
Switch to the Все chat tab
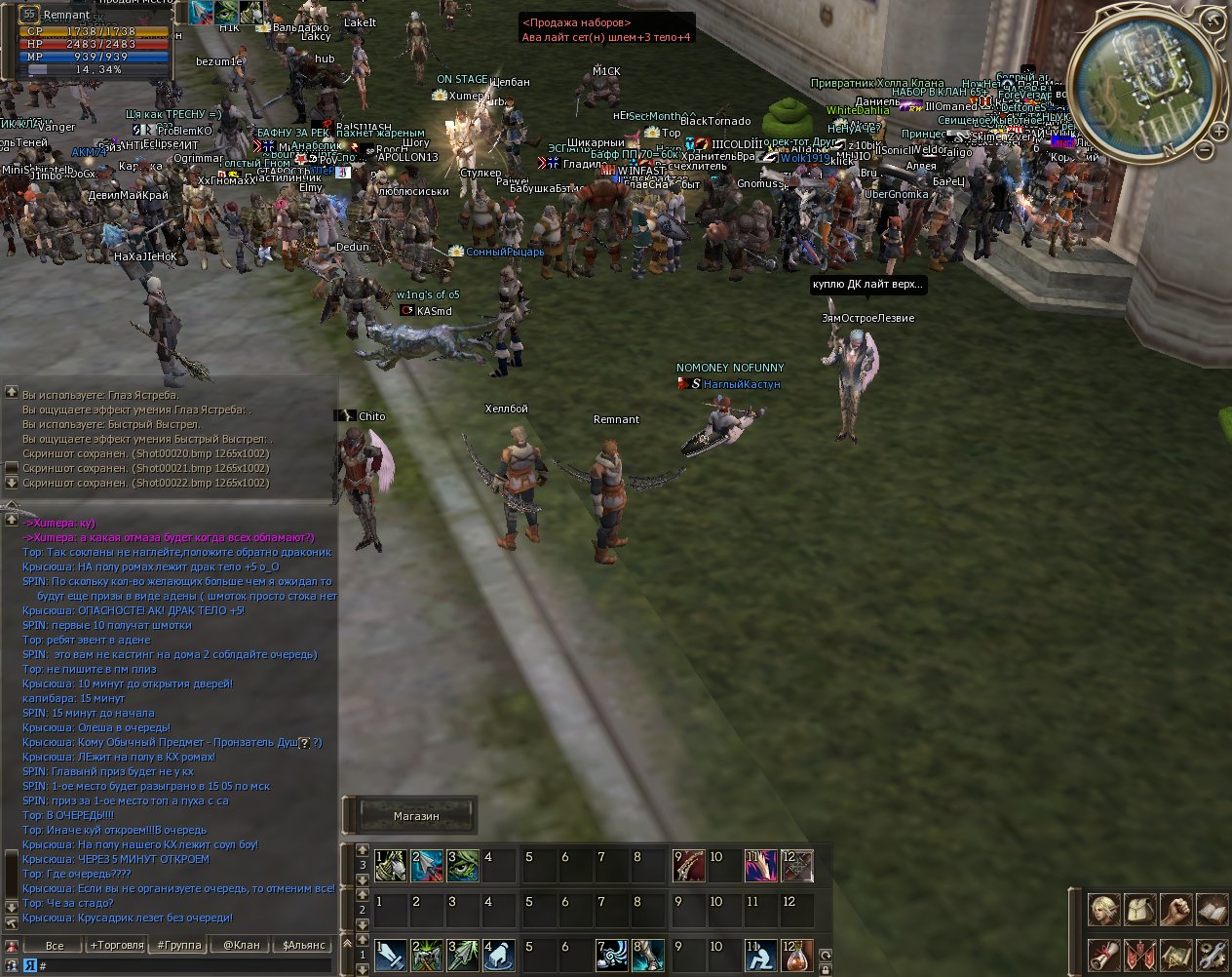(55, 945)
